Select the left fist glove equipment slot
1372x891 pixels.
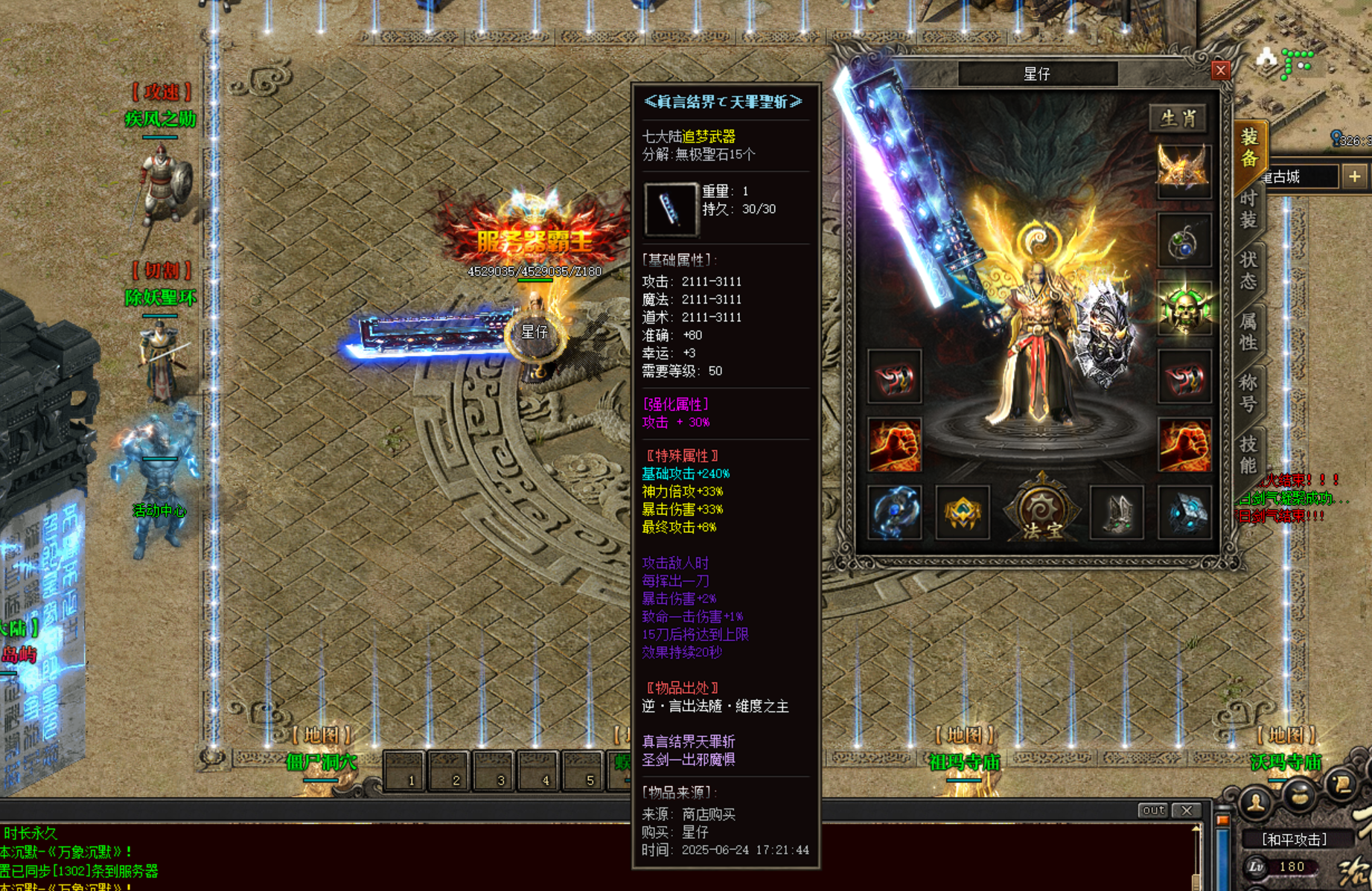click(894, 445)
